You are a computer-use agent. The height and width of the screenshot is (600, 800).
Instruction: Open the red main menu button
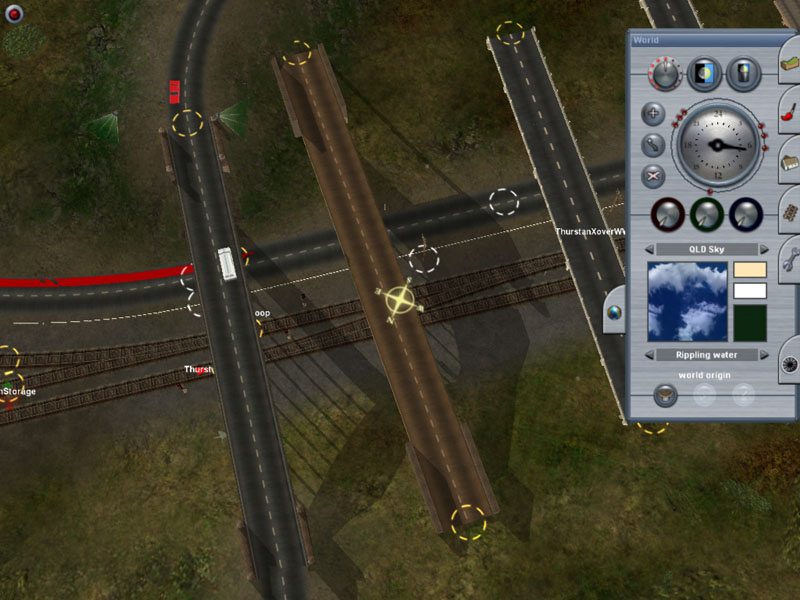coord(14,15)
